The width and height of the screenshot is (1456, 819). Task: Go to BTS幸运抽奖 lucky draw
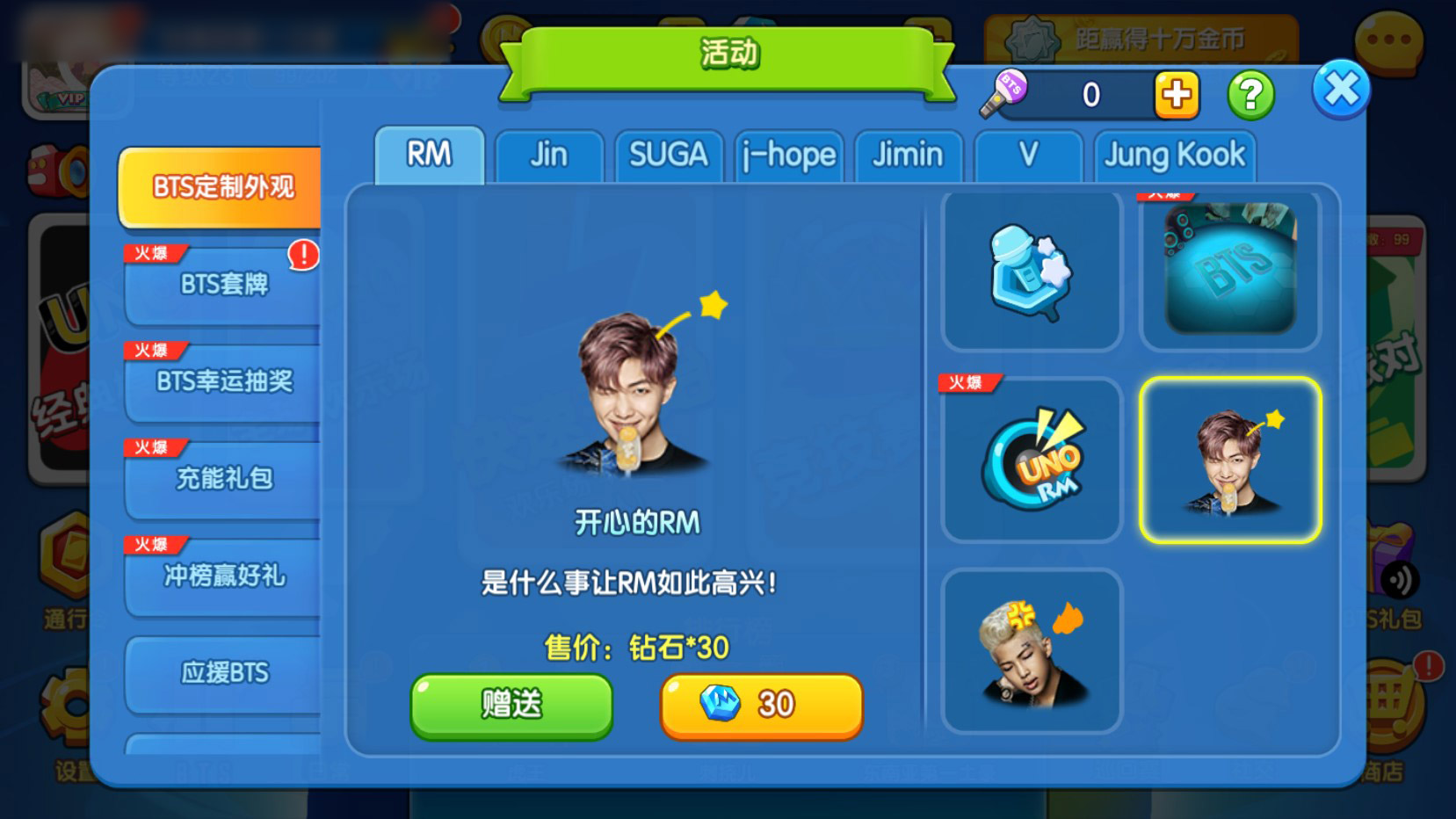pos(224,381)
